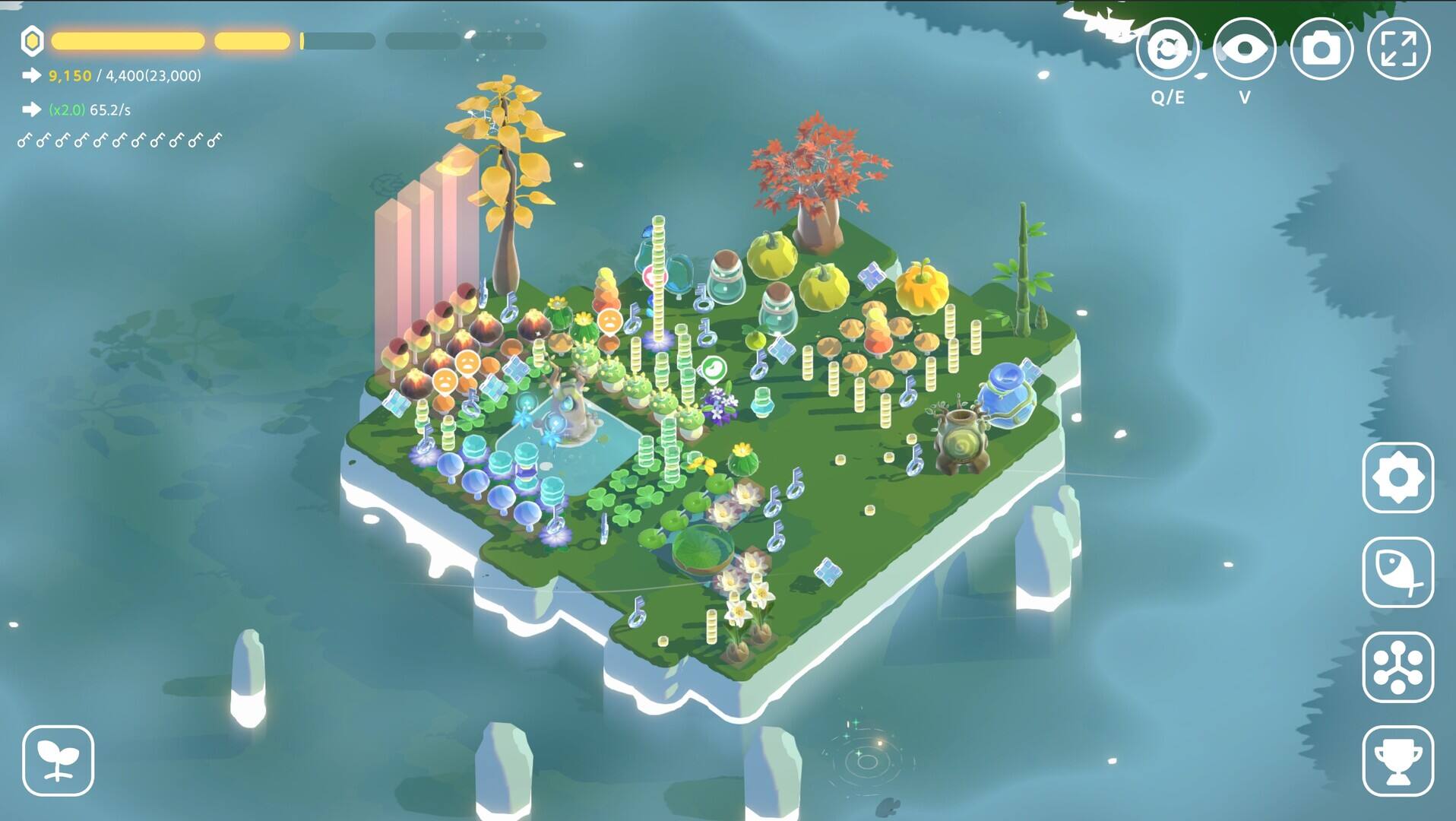Click the rotate camera button
Screen dimensions: 1456x821
tap(1167, 49)
